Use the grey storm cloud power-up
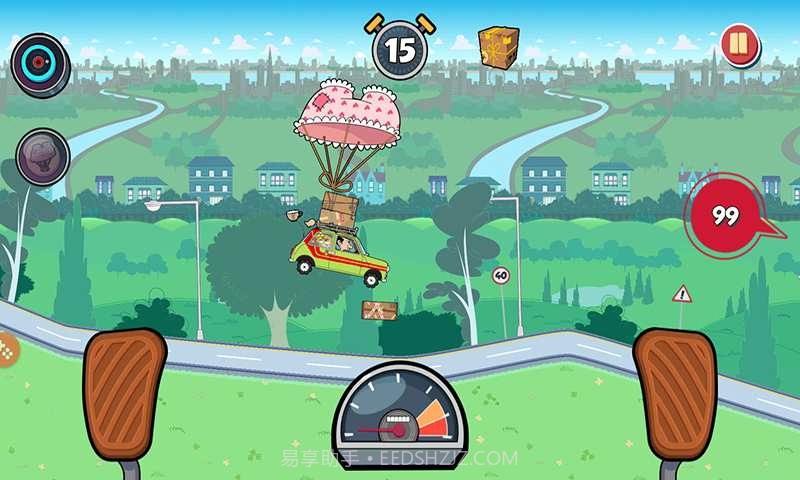This screenshot has height=480, width=800. coord(42,157)
